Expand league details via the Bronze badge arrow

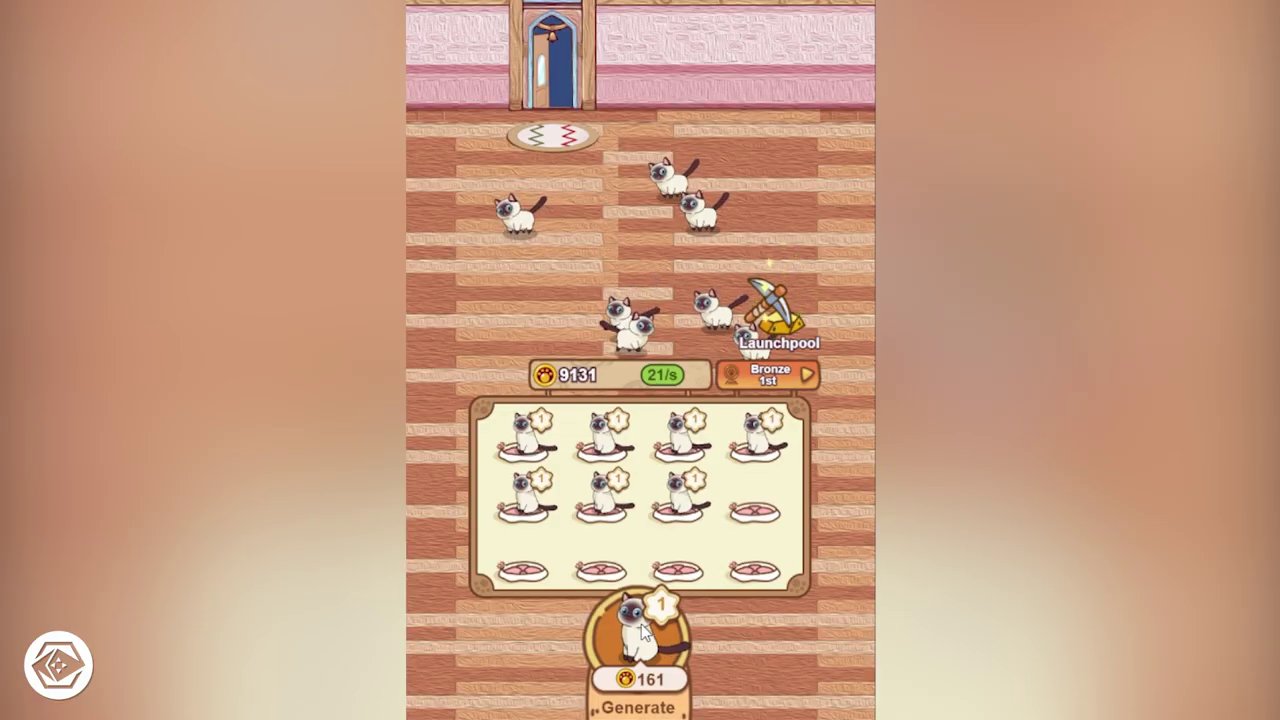pyautogui.click(x=807, y=373)
